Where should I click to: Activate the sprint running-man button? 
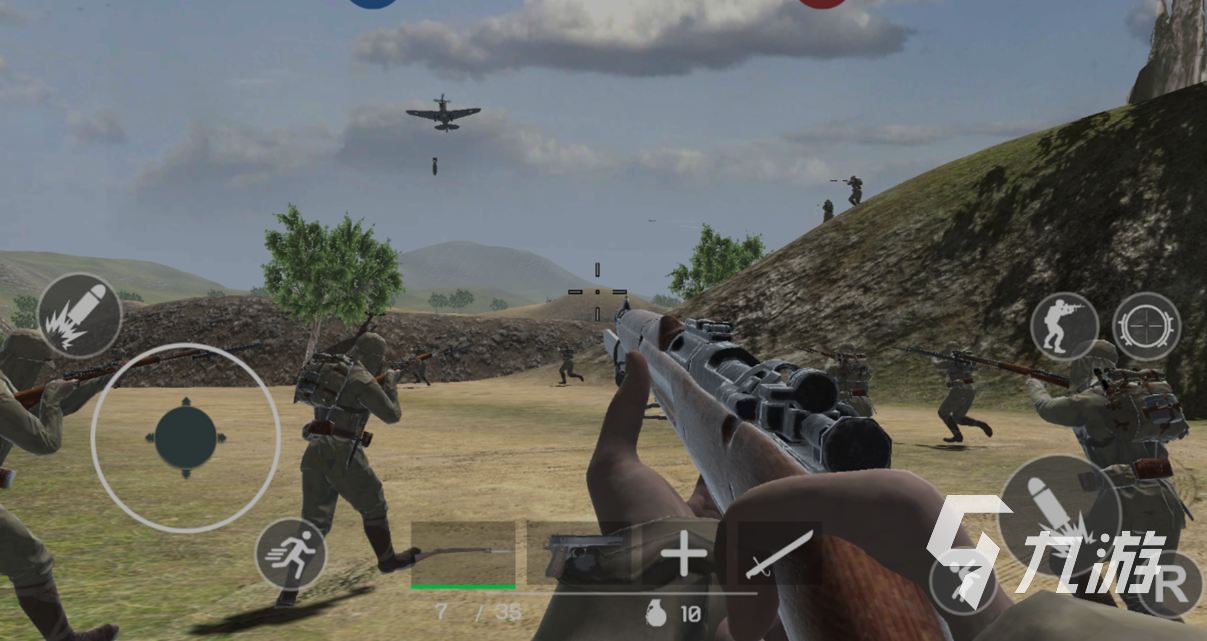click(290, 553)
